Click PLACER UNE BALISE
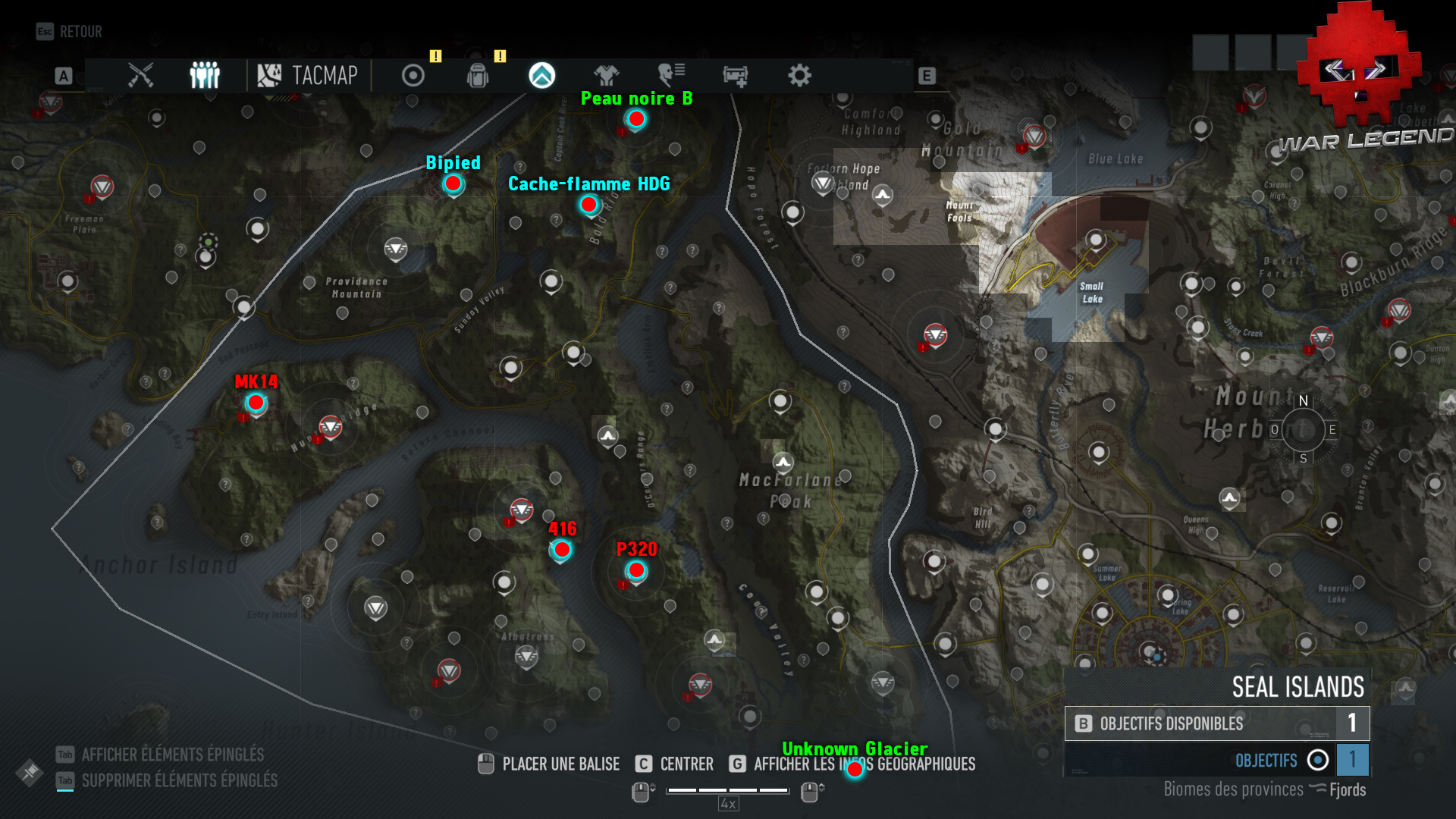1456x819 pixels. [x=561, y=764]
